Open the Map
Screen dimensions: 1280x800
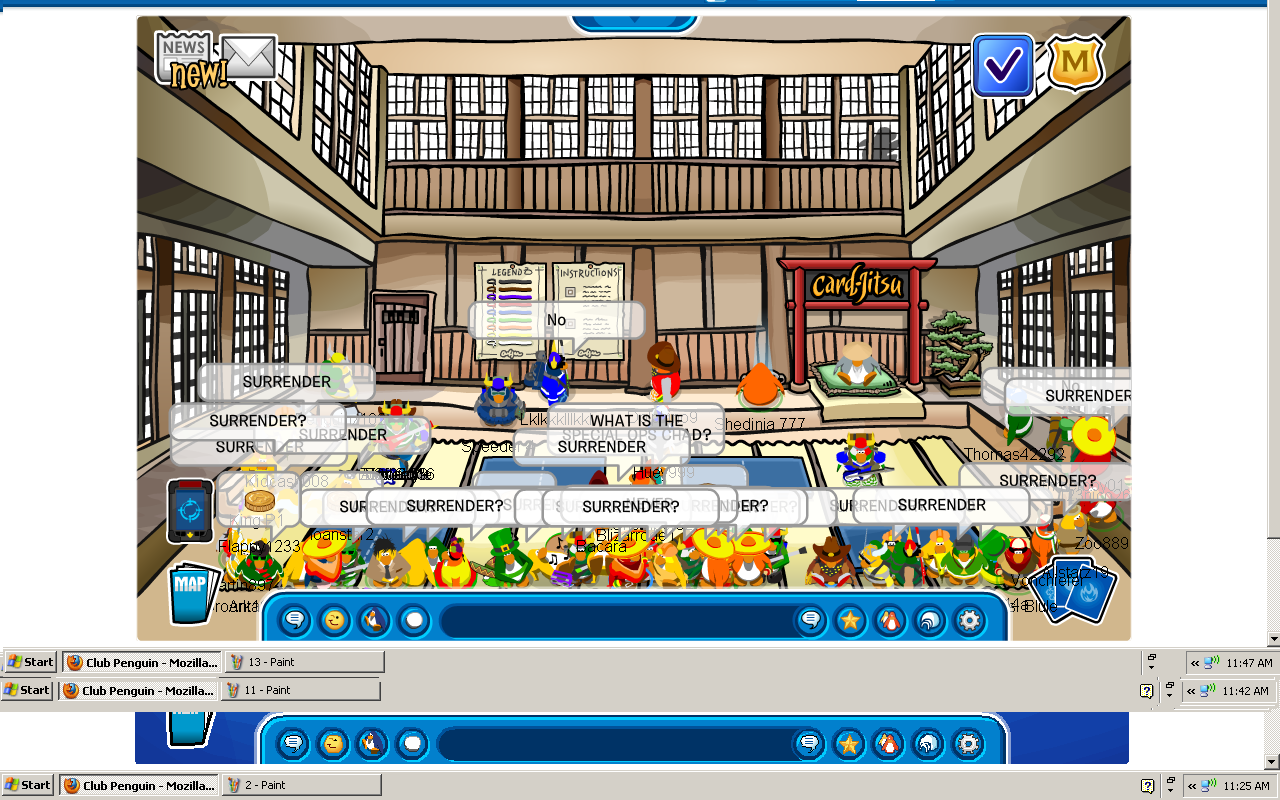coord(190,594)
